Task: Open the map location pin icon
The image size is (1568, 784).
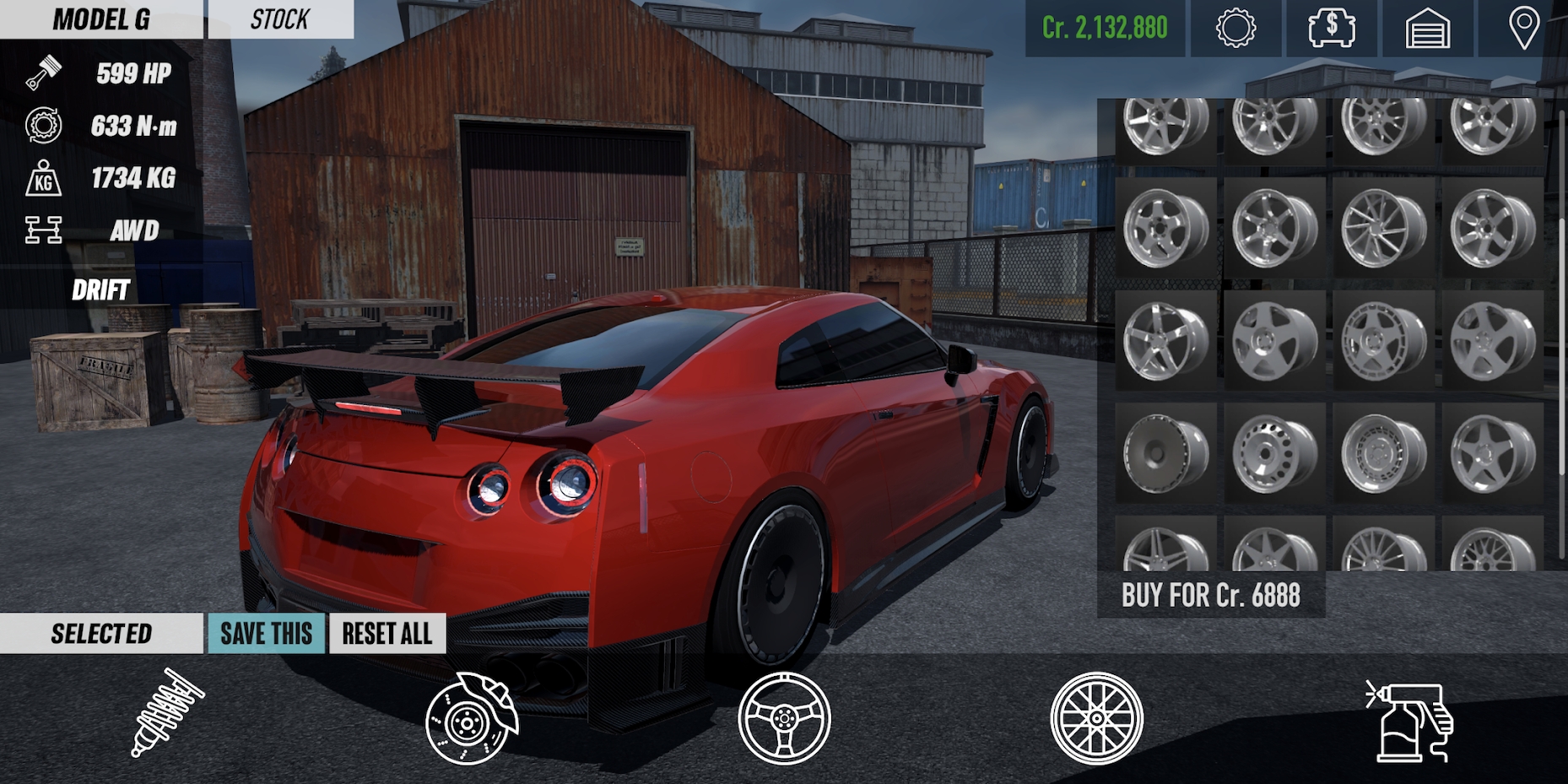Action: pyautogui.click(x=1523, y=30)
